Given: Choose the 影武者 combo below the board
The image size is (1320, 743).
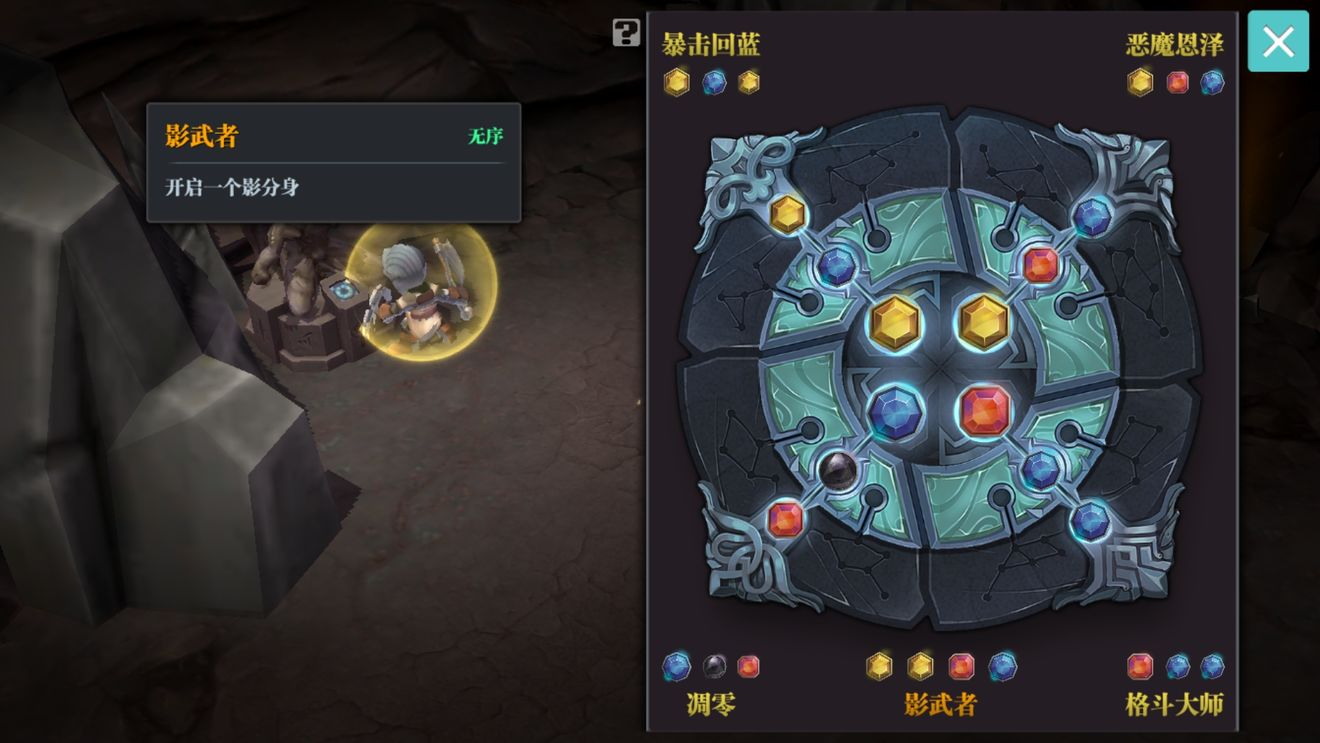Looking at the screenshot, I should (940, 703).
